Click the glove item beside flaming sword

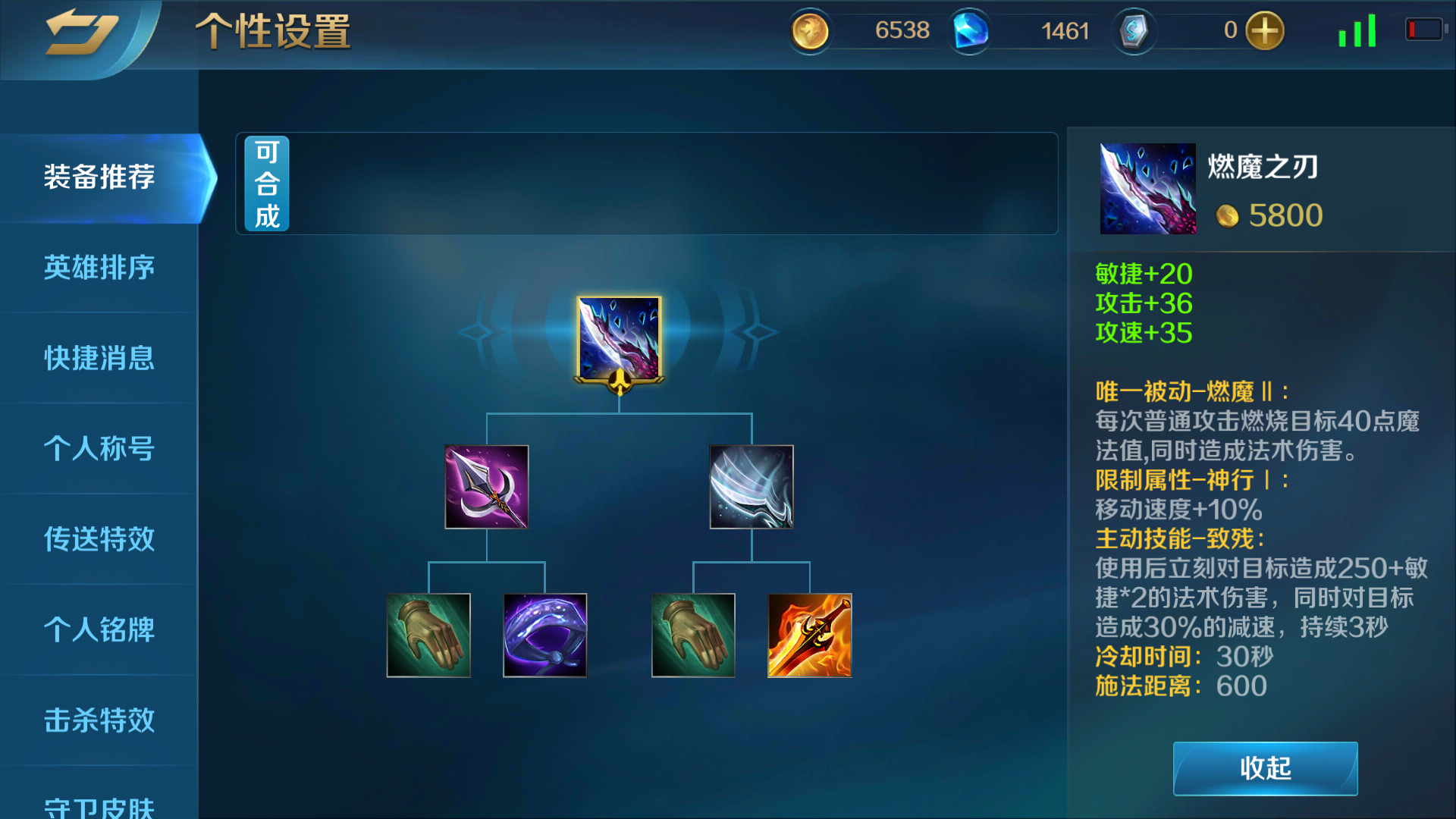693,635
